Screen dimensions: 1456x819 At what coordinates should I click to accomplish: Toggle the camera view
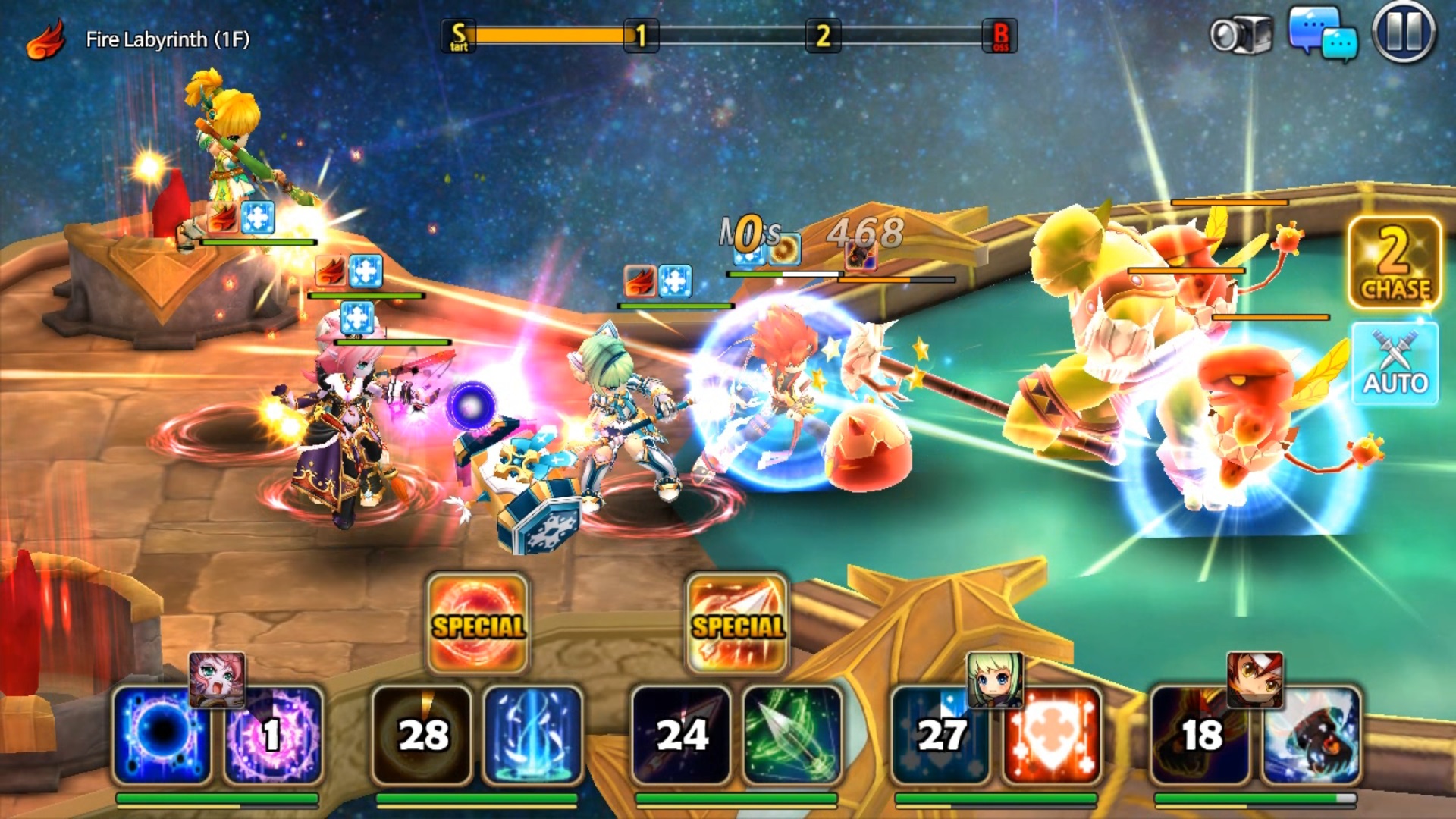click(1241, 35)
